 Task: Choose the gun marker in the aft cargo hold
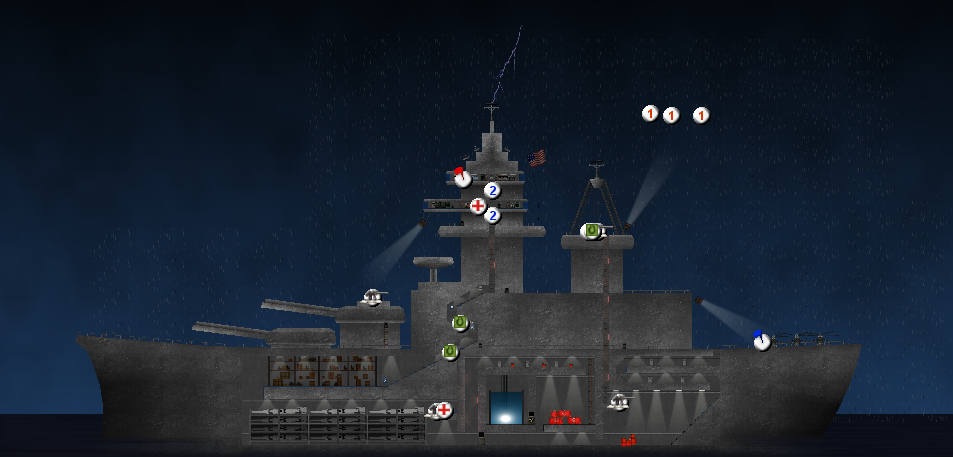pyautogui.click(x=619, y=402)
